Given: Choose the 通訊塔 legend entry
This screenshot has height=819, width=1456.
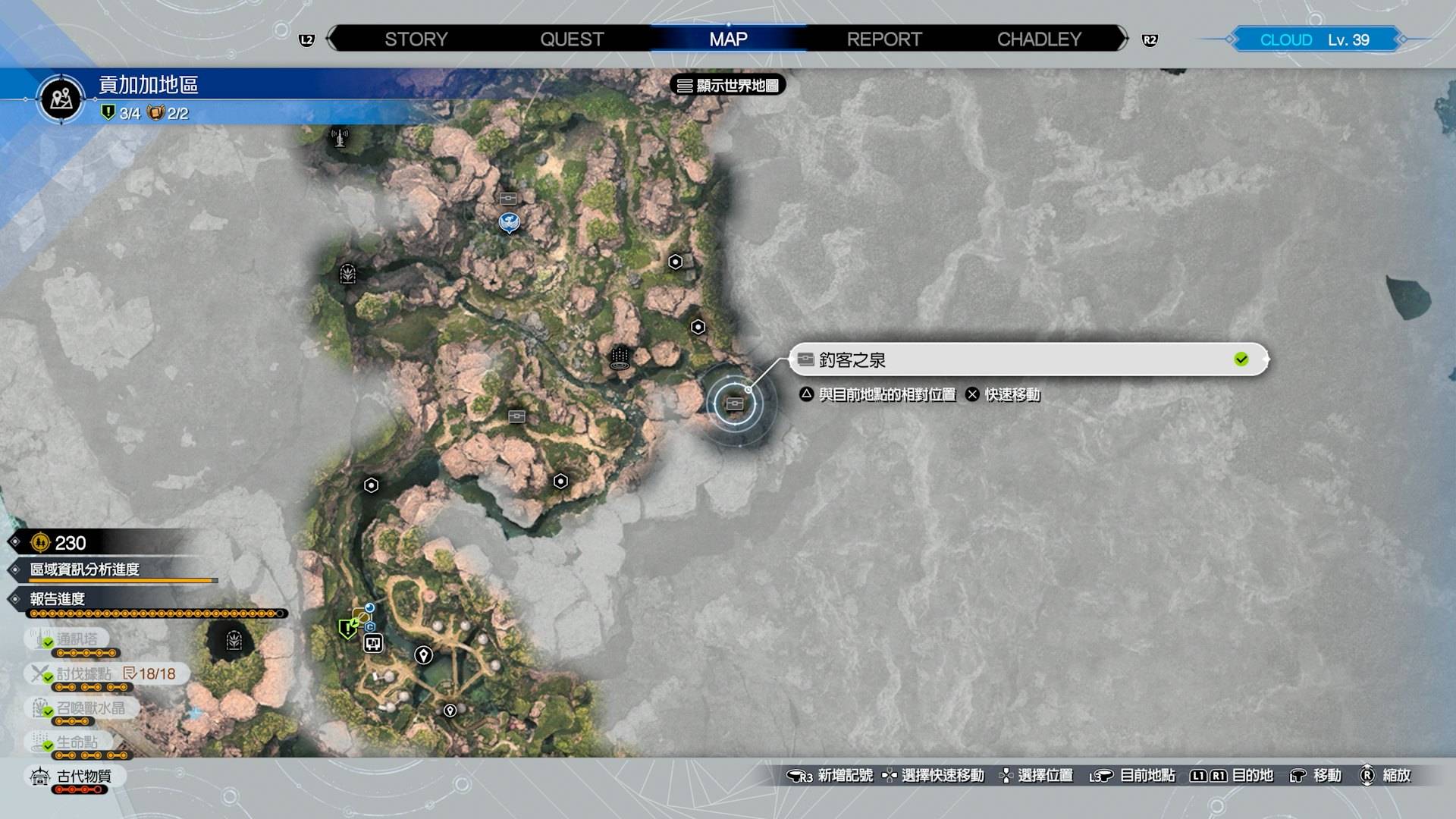Looking at the screenshot, I should tap(77, 639).
